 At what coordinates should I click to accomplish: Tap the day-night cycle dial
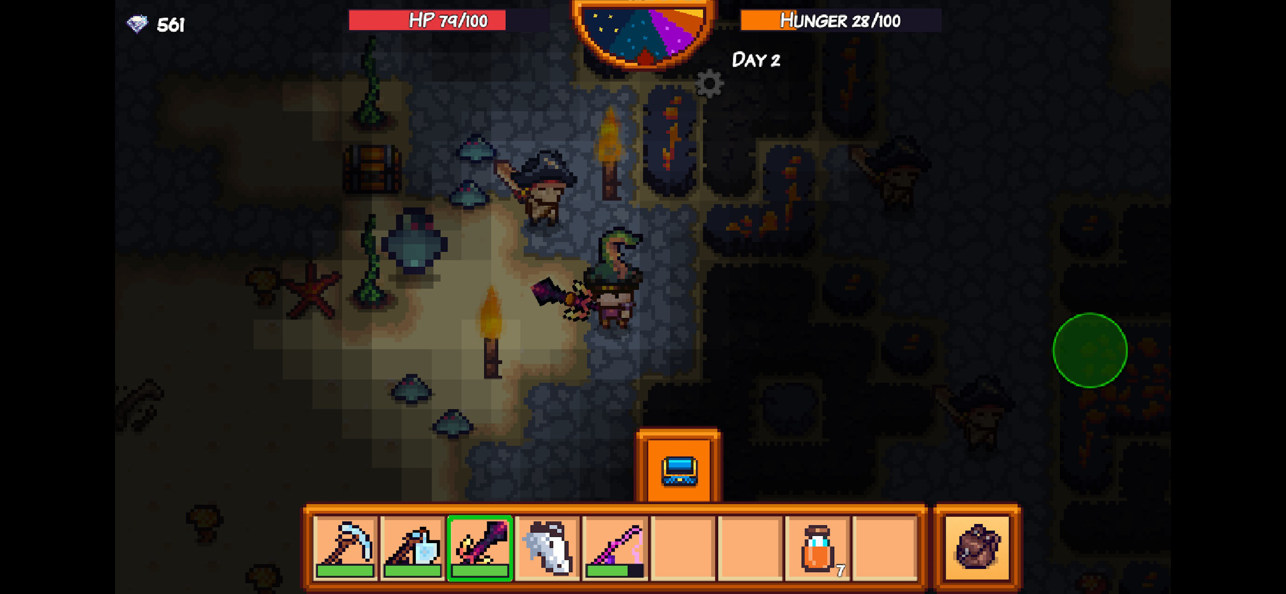645,30
